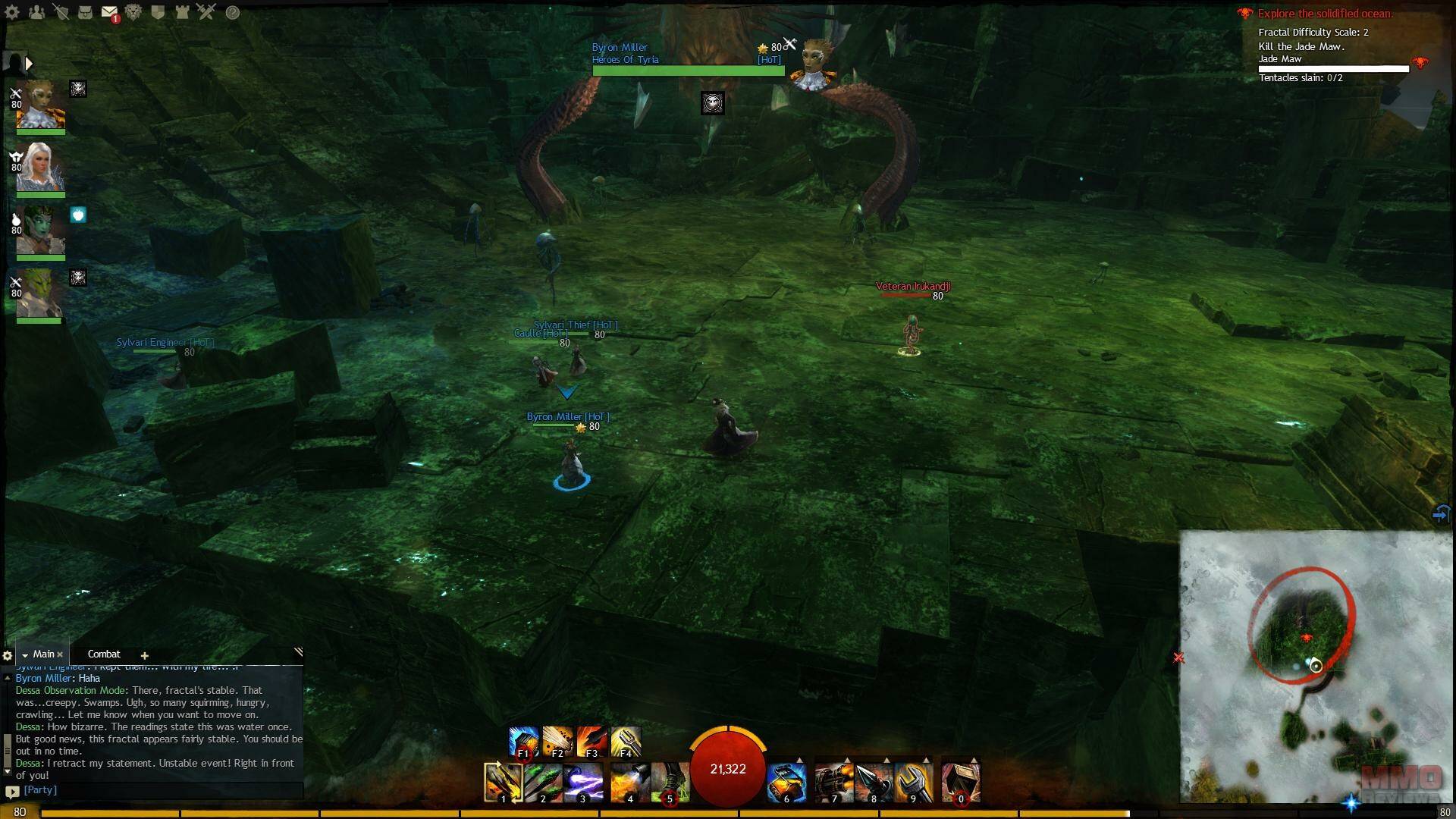
Task: Open the game menu gear icon
Action: (x=12, y=12)
